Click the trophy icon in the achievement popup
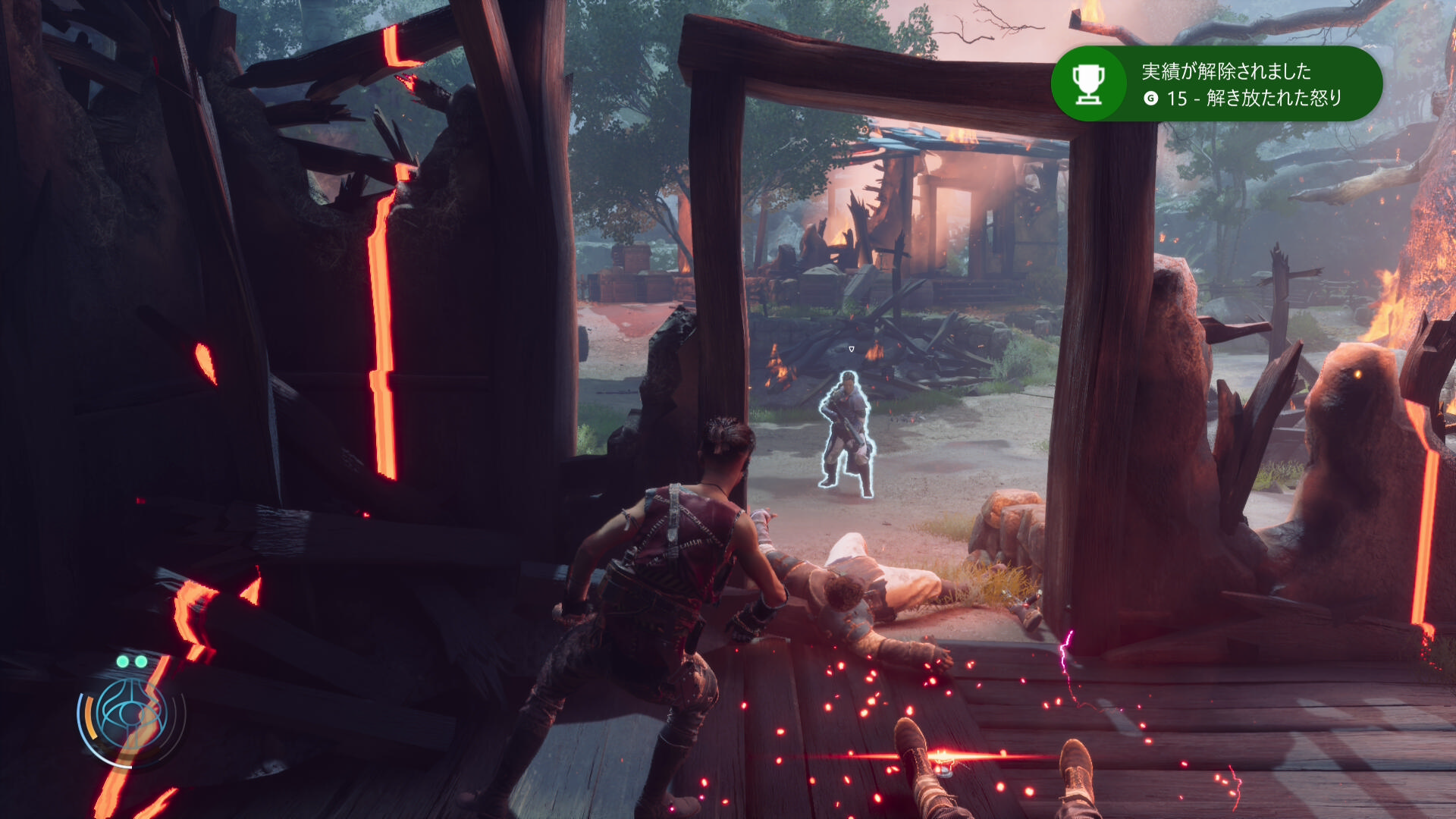 tap(1088, 84)
